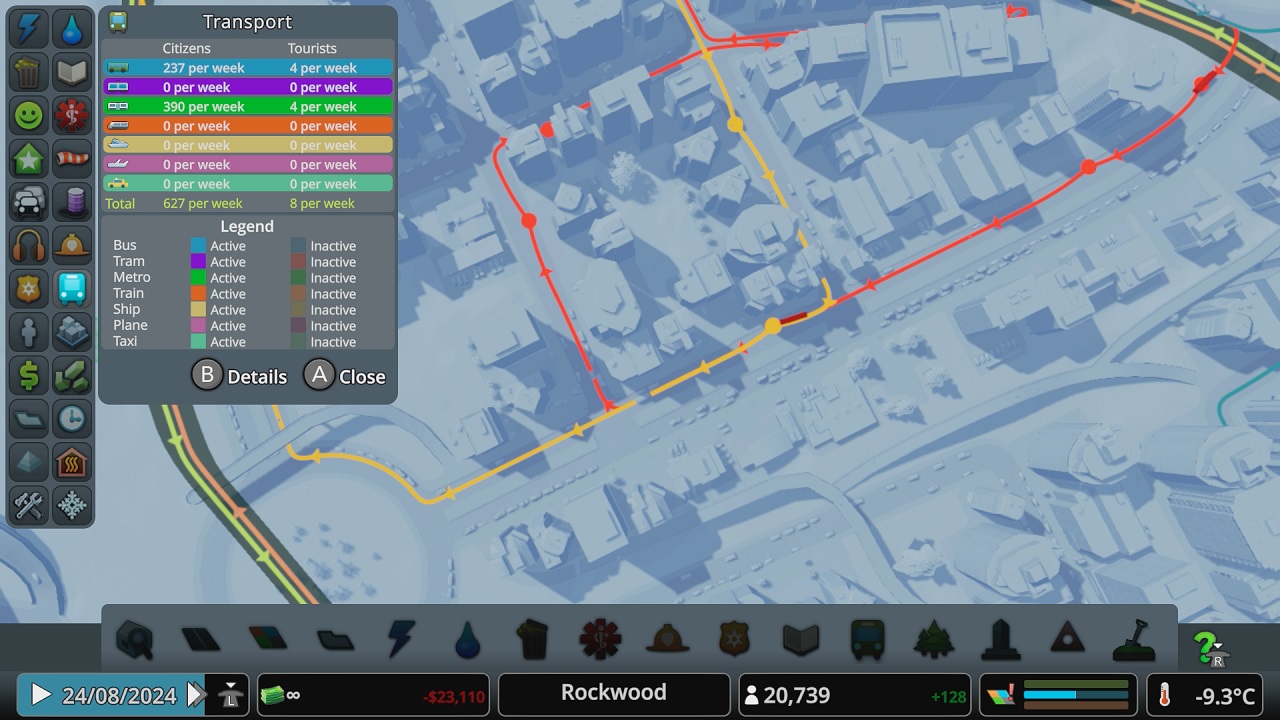This screenshot has width=1280, height=720.
Task: Open the public transport info view
Action: 72,289
